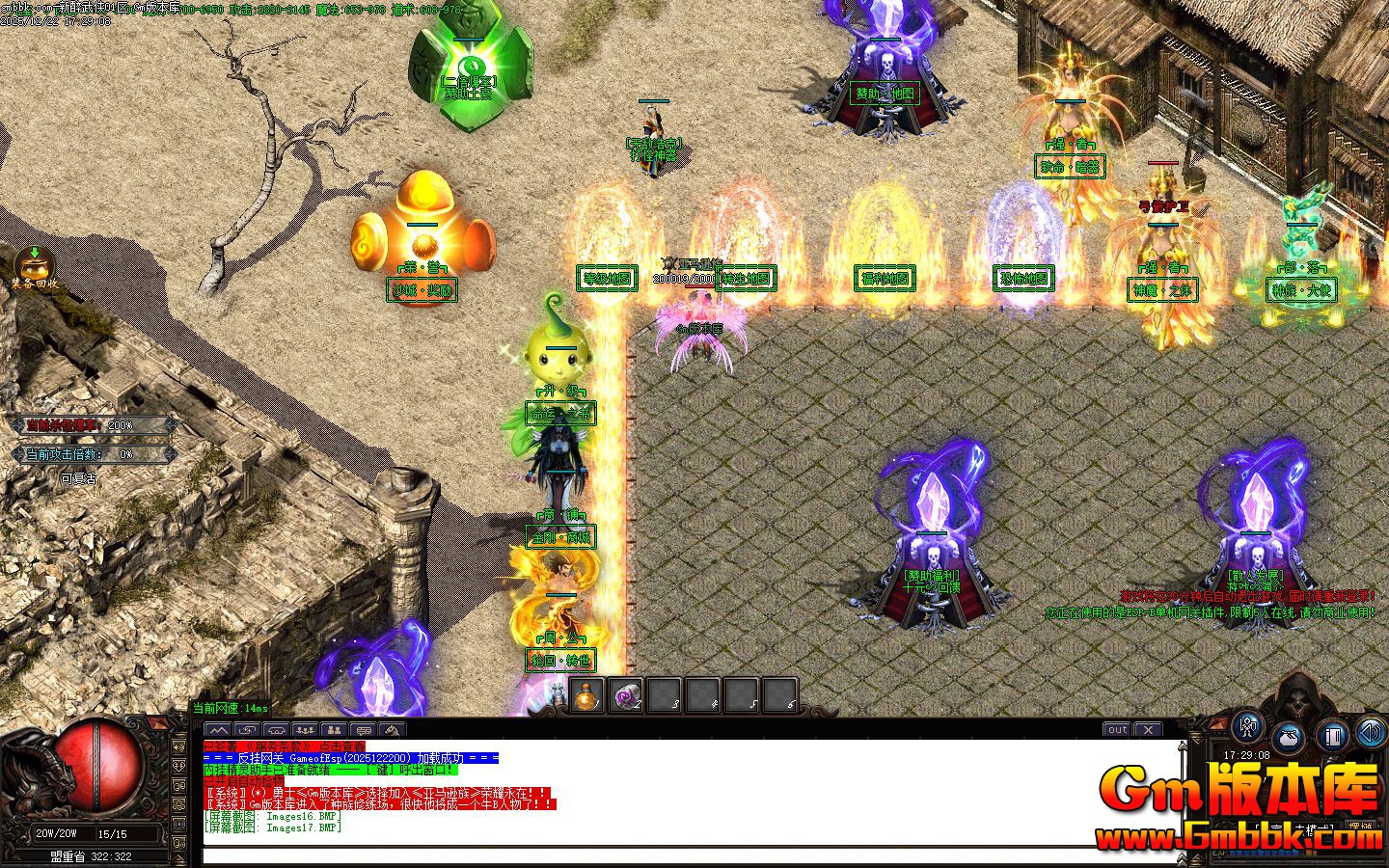Select the orange potion in hotbar slot 1

[x=586, y=696]
